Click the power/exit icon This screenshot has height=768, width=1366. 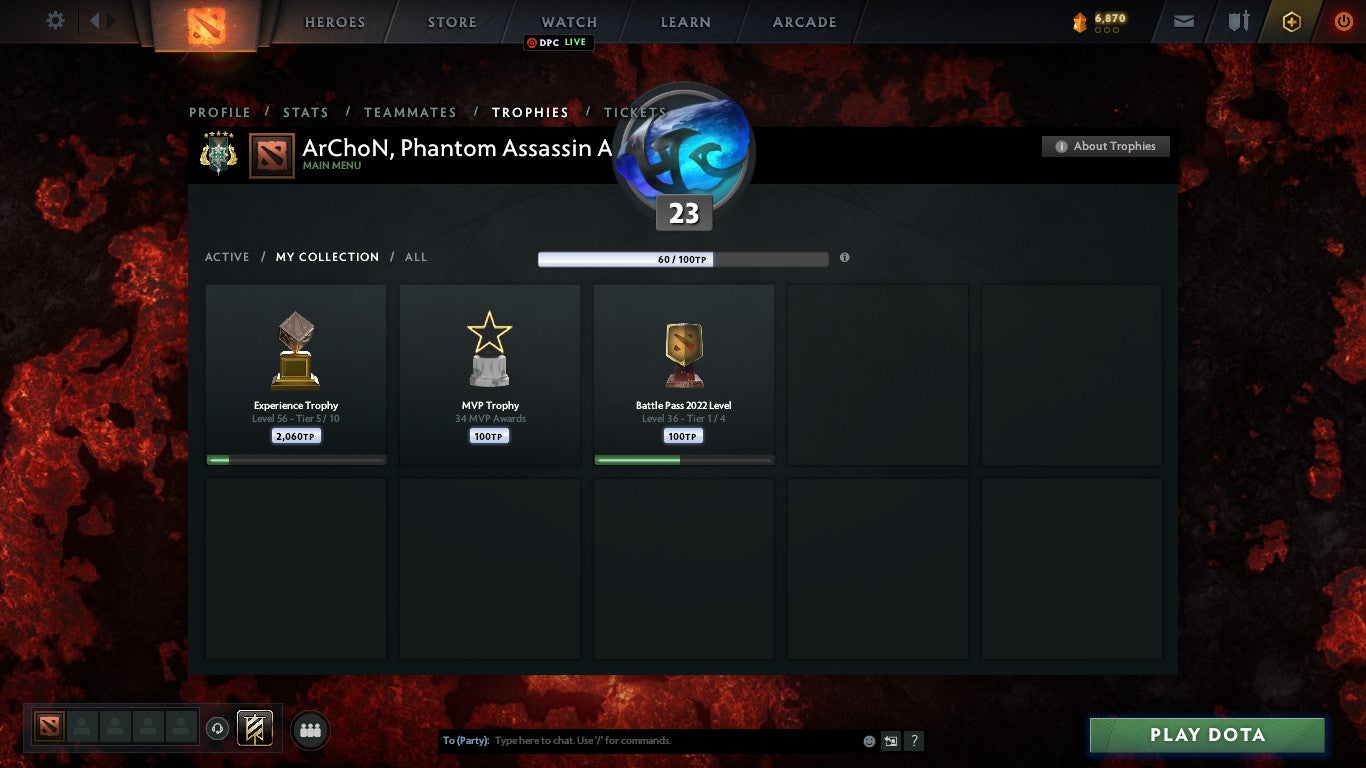tap(1344, 20)
